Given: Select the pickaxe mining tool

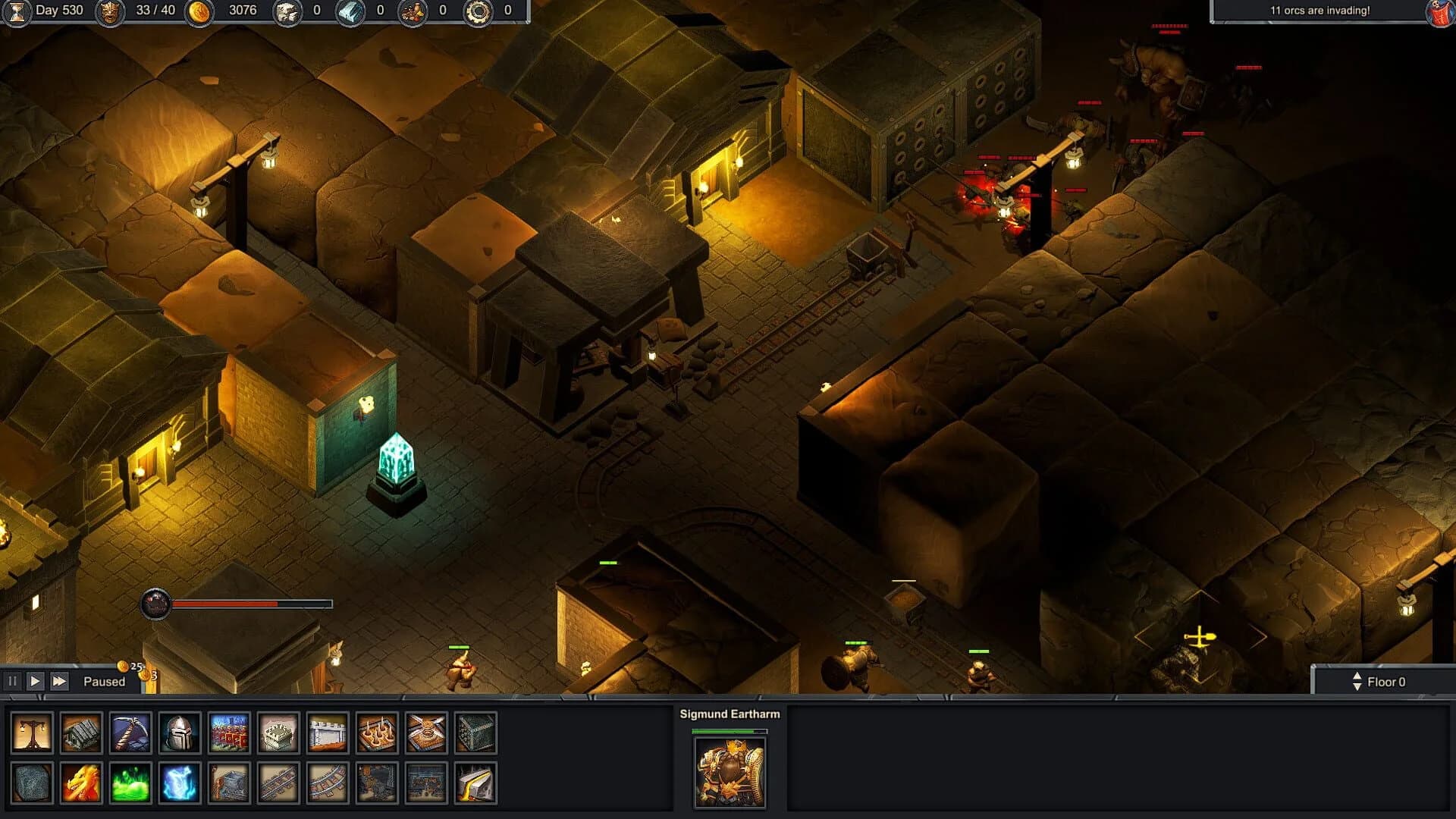Looking at the screenshot, I should pos(130,733).
